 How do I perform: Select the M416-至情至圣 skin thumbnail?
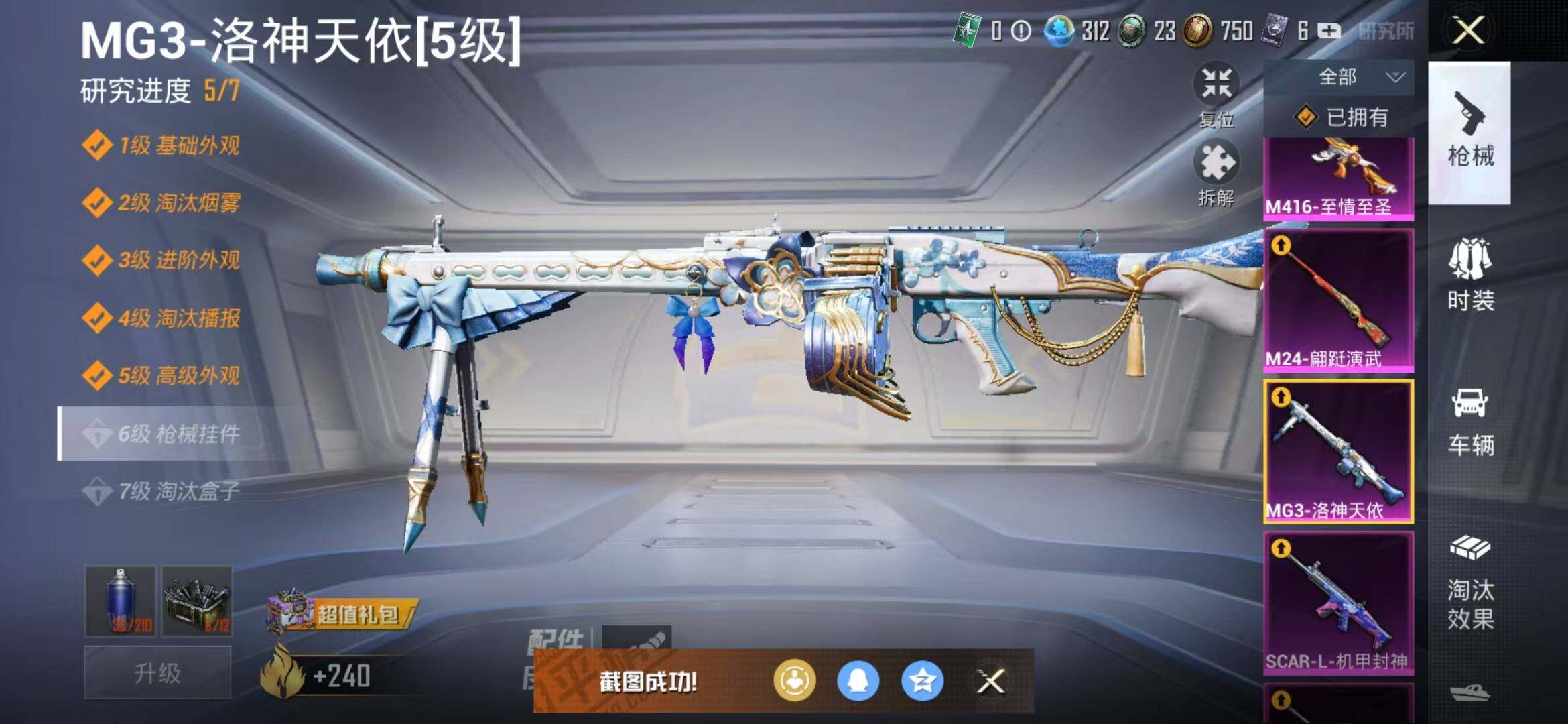point(1339,178)
